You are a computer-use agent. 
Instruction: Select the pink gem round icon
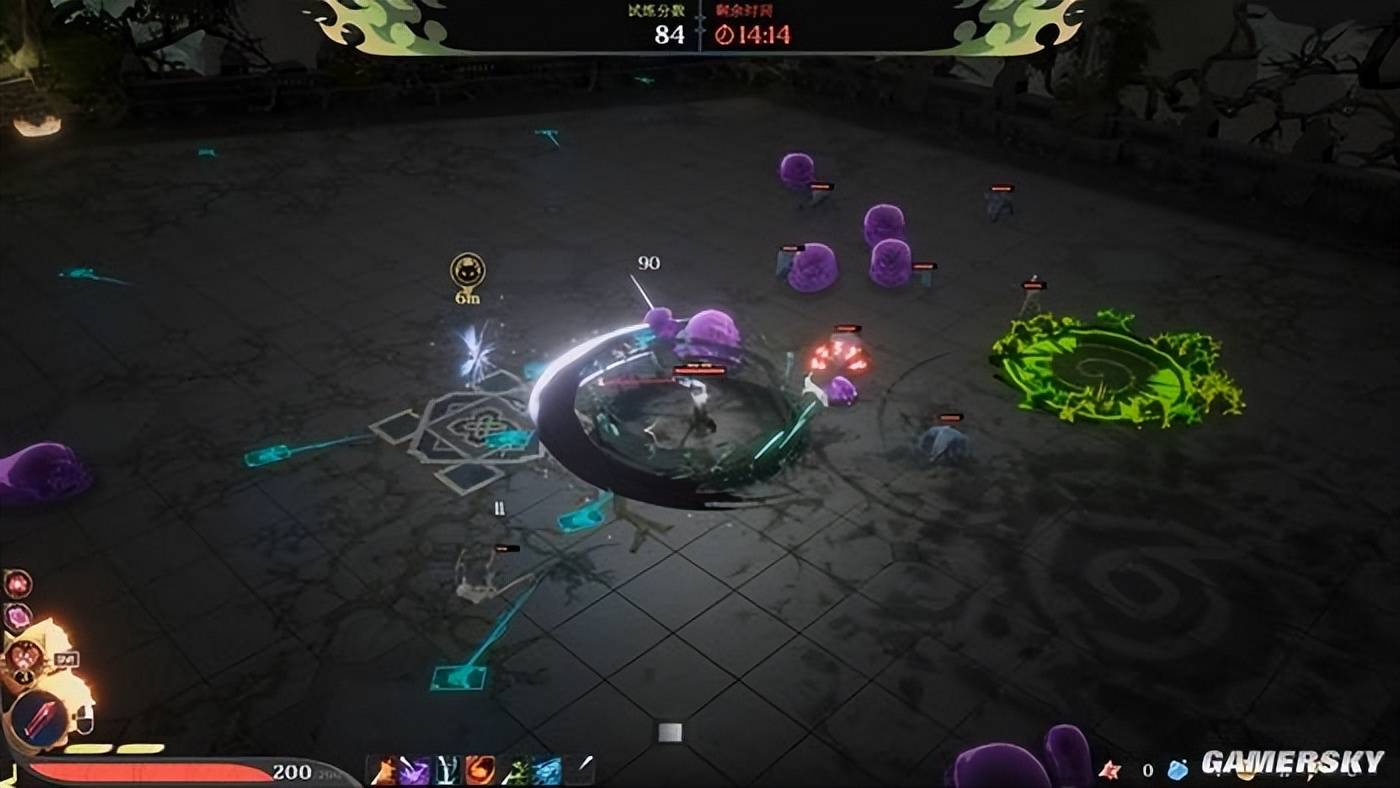17,617
